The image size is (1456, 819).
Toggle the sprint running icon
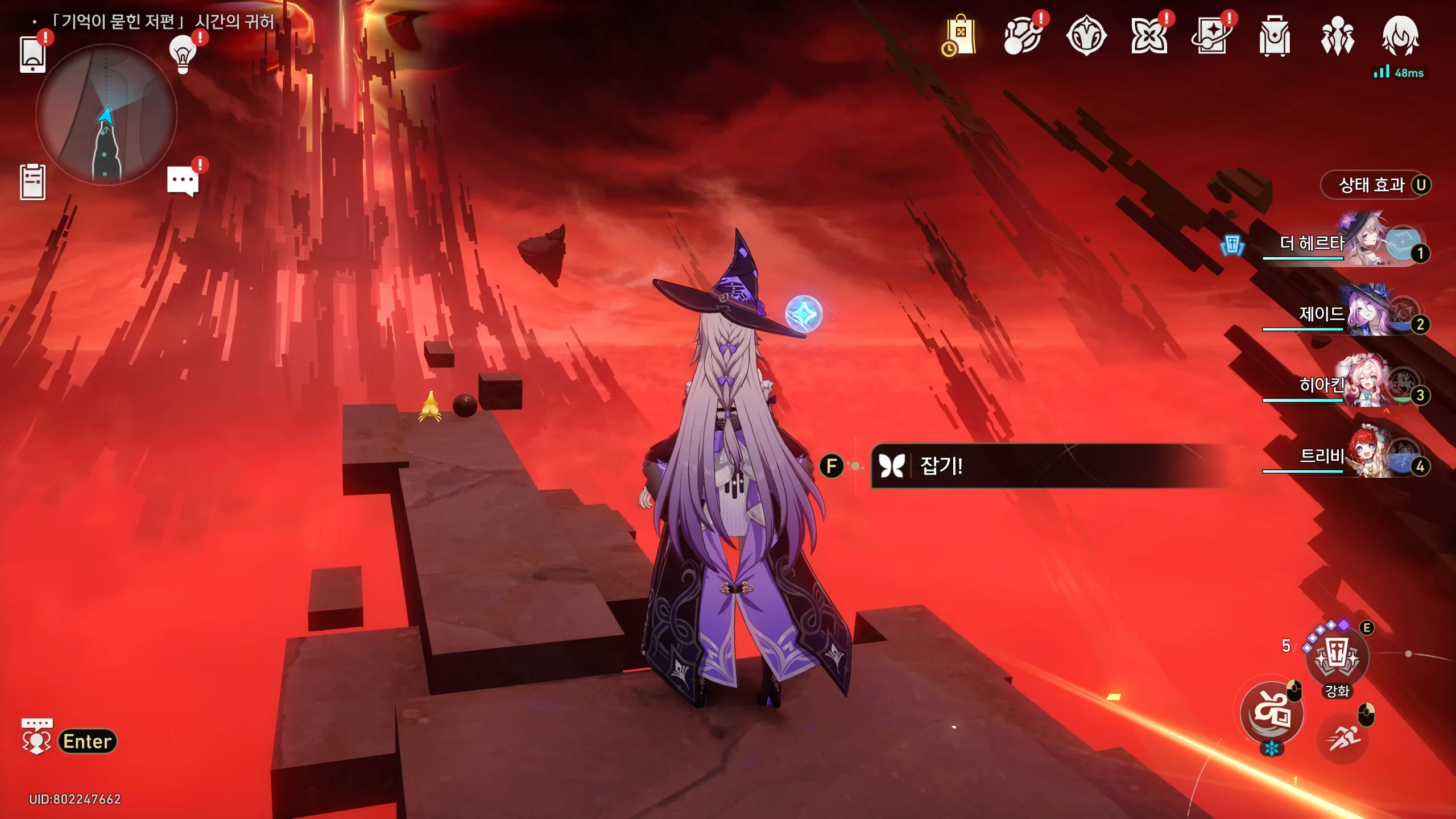tap(1343, 738)
